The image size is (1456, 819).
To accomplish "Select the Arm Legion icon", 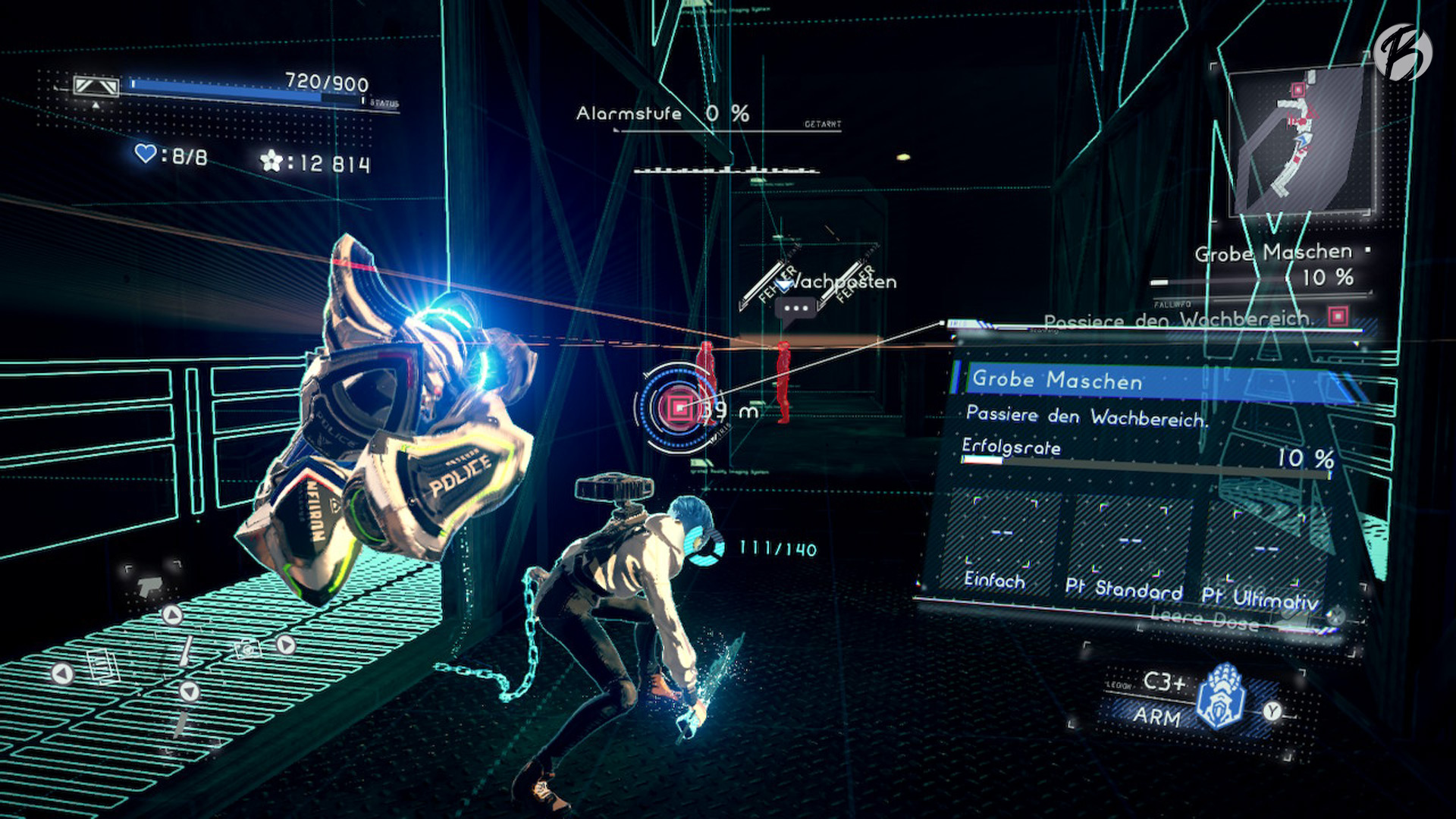I will pos(1221,696).
